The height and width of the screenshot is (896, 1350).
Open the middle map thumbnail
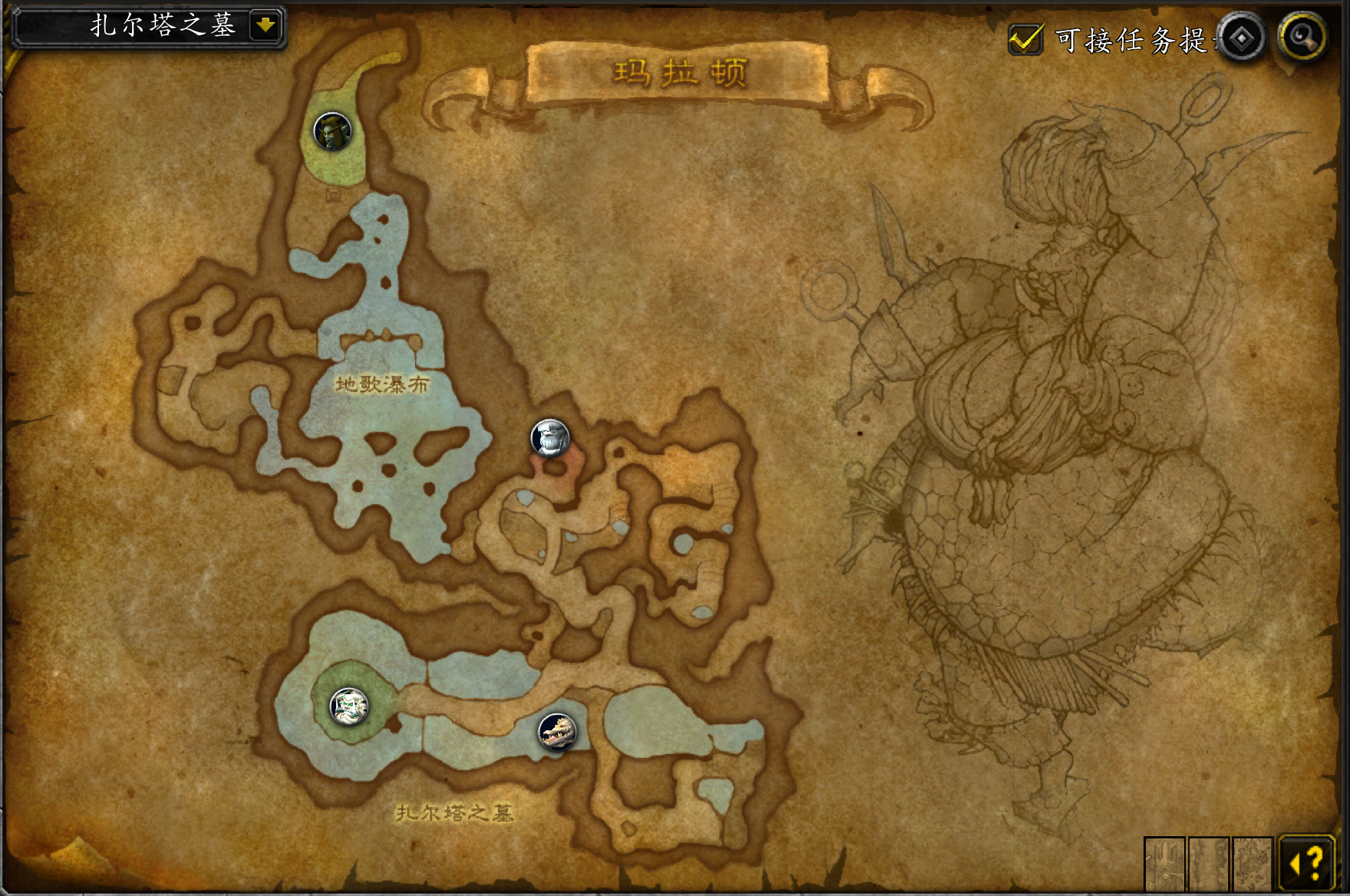click(1209, 863)
